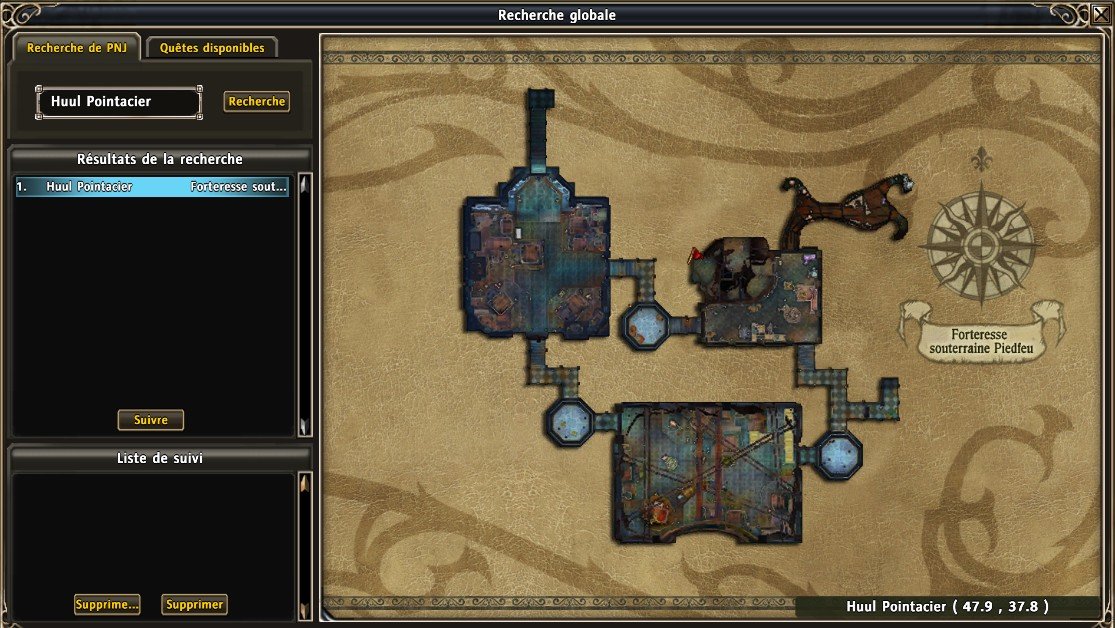Screen dimensions: 1115x628
Task: Open the Quêtes disponibles tab
Action: click(x=212, y=48)
